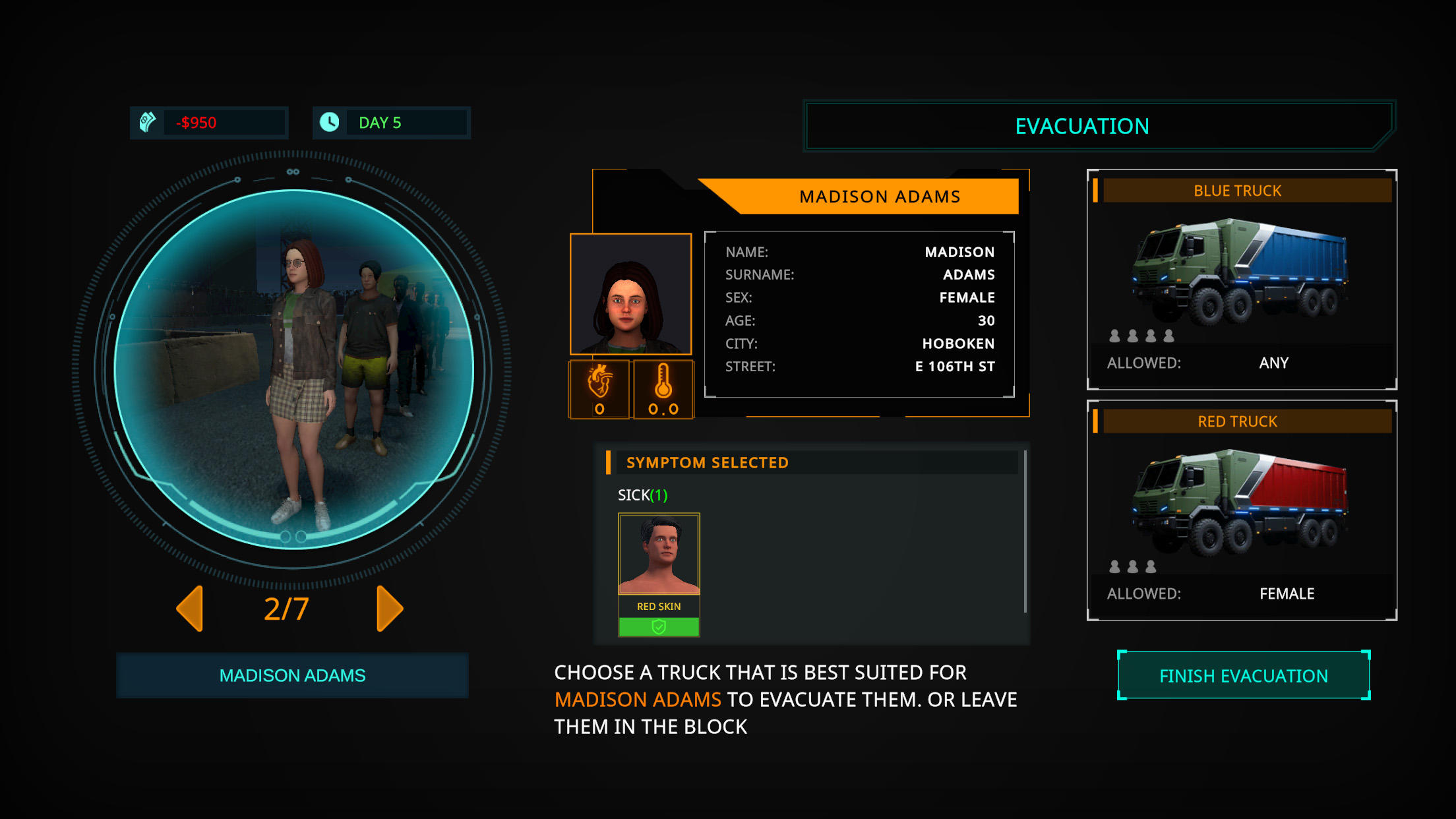Image resolution: width=1456 pixels, height=819 pixels.
Task: Click the clock icon next to DAY 5
Action: pos(330,121)
